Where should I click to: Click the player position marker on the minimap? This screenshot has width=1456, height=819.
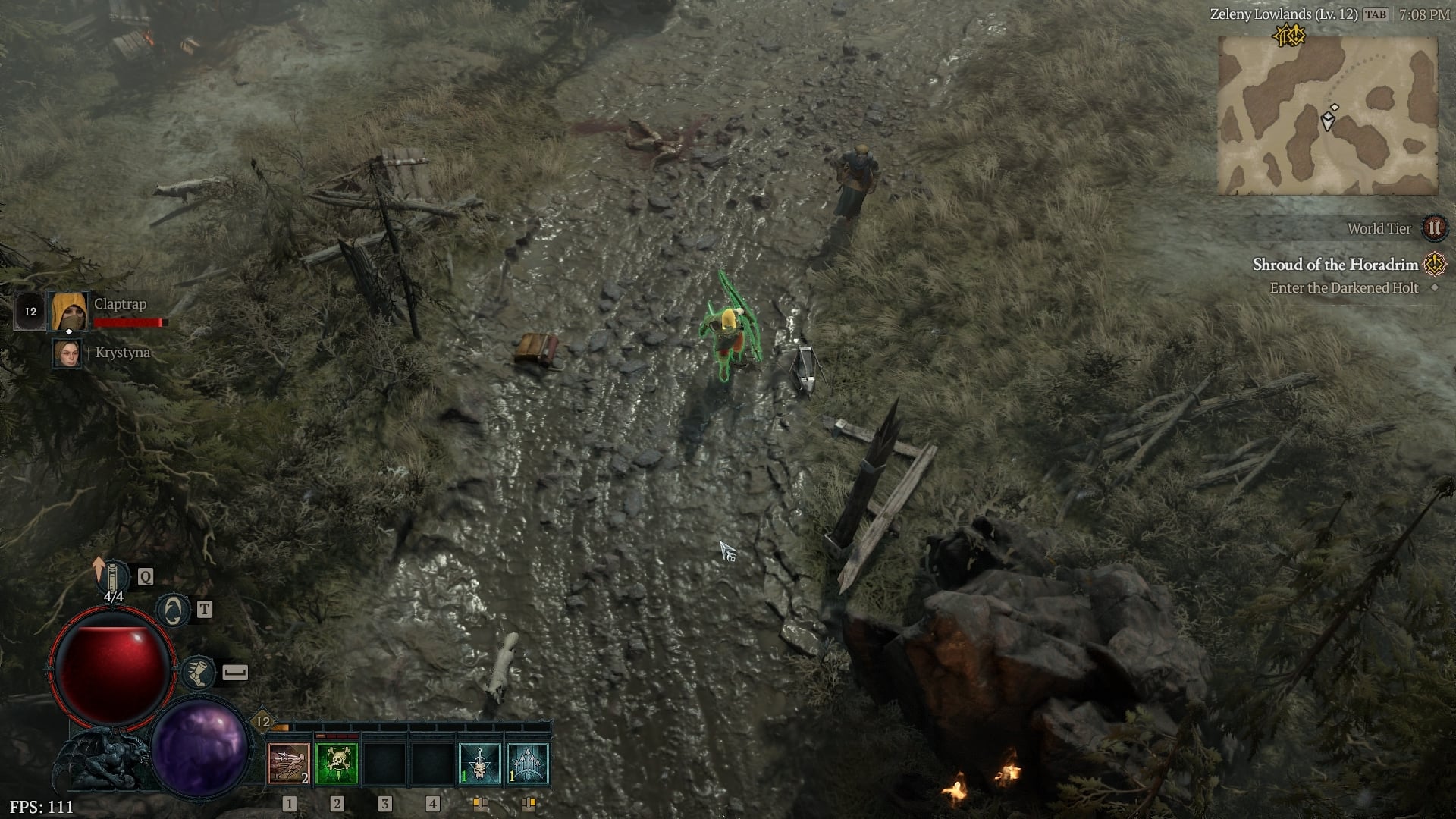(x=1326, y=119)
